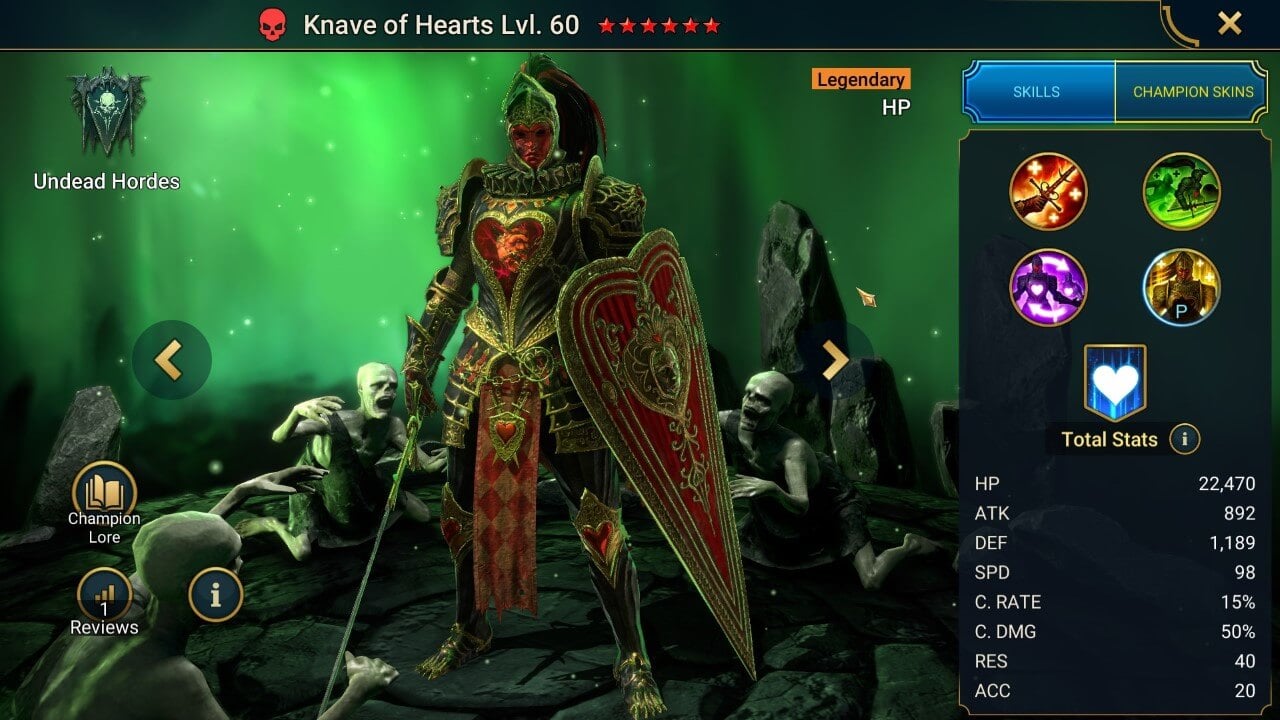The height and width of the screenshot is (720, 1280).
Task: Select the blue heart aura icon
Action: [1115, 383]
